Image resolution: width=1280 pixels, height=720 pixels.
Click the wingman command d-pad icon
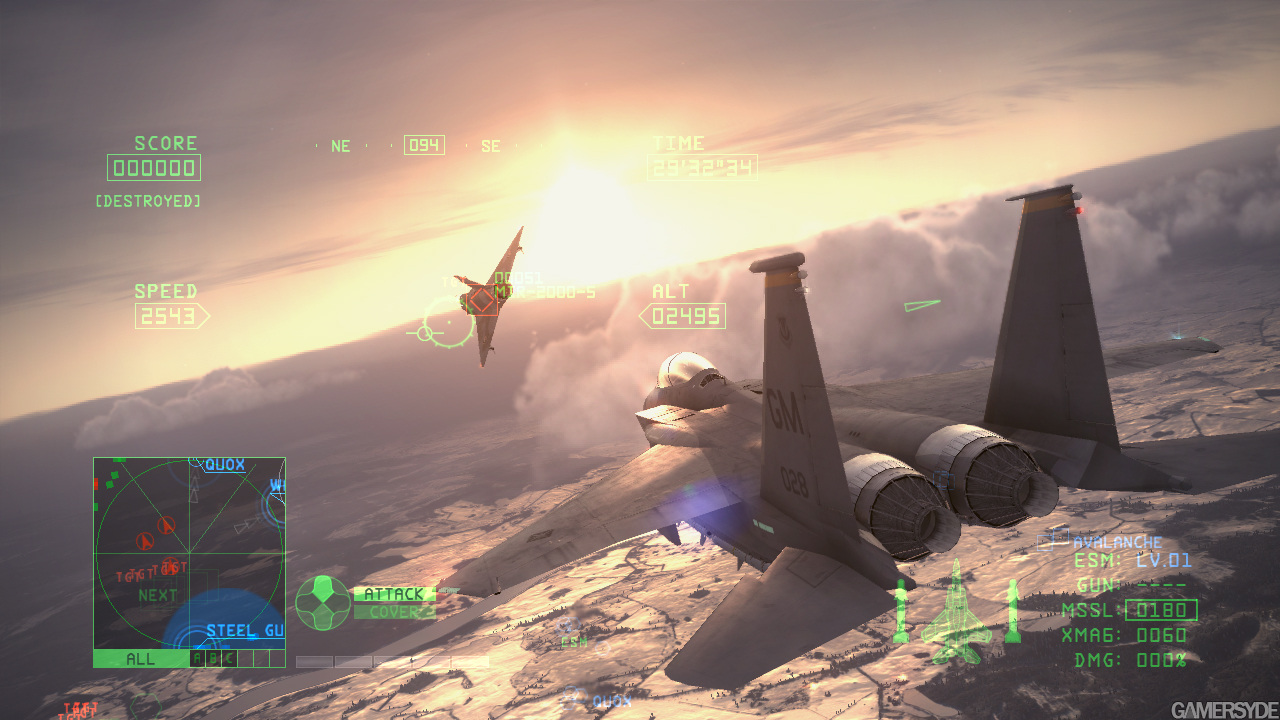click(322, 603)
